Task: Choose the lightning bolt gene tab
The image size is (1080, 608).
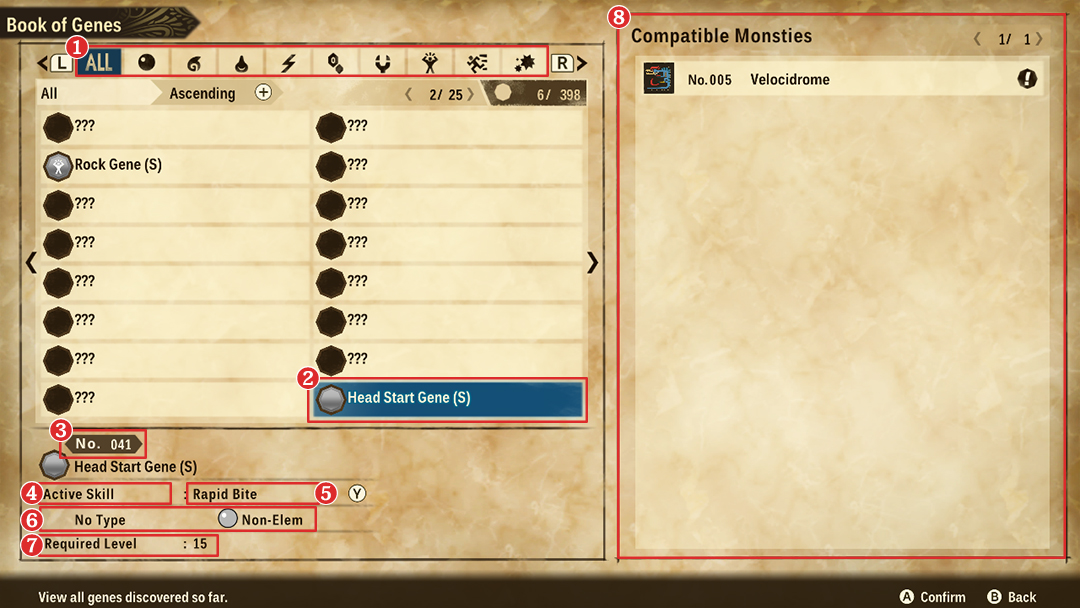Action: pos(288,63)
